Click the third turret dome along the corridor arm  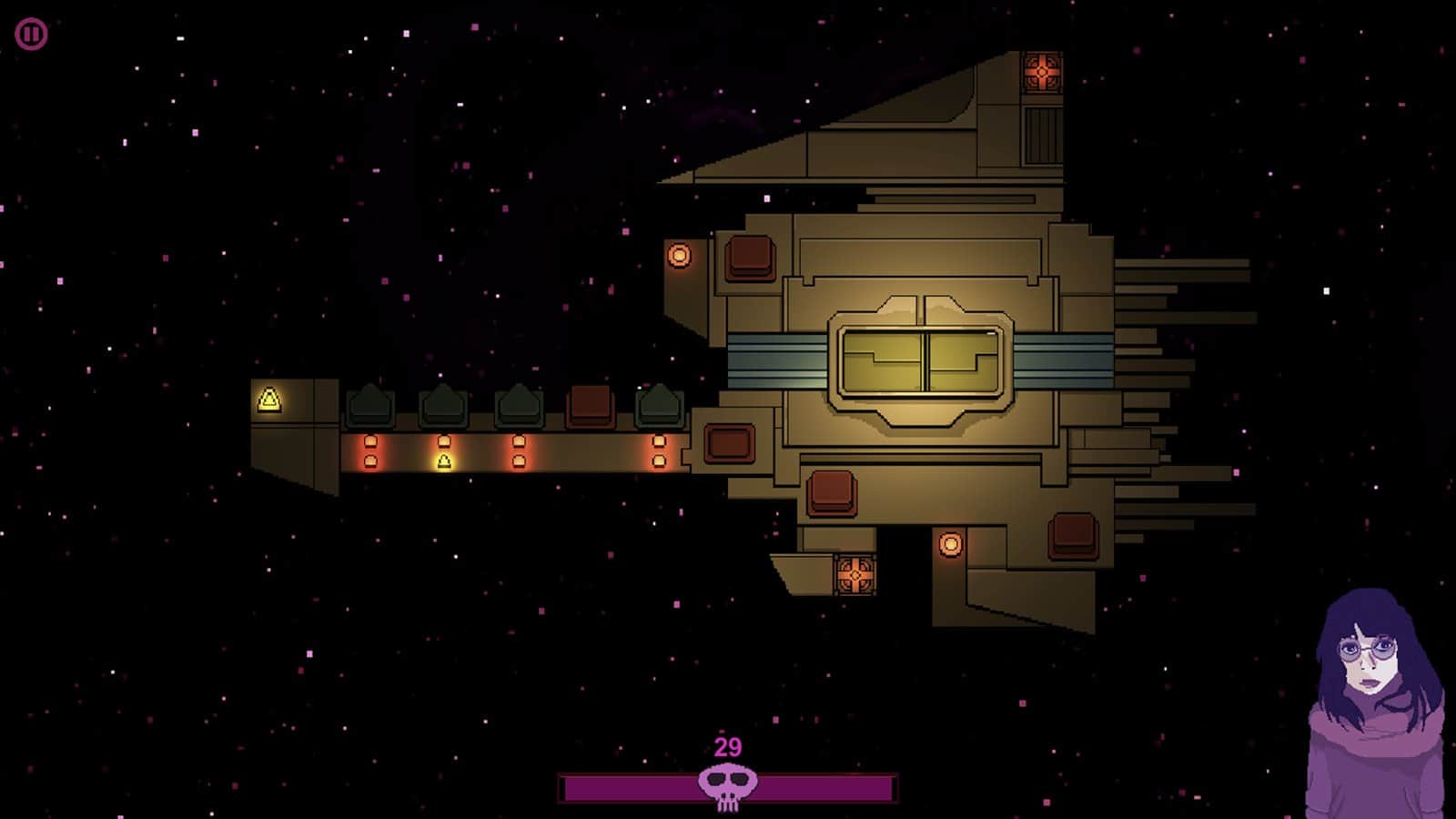[519, 403]
